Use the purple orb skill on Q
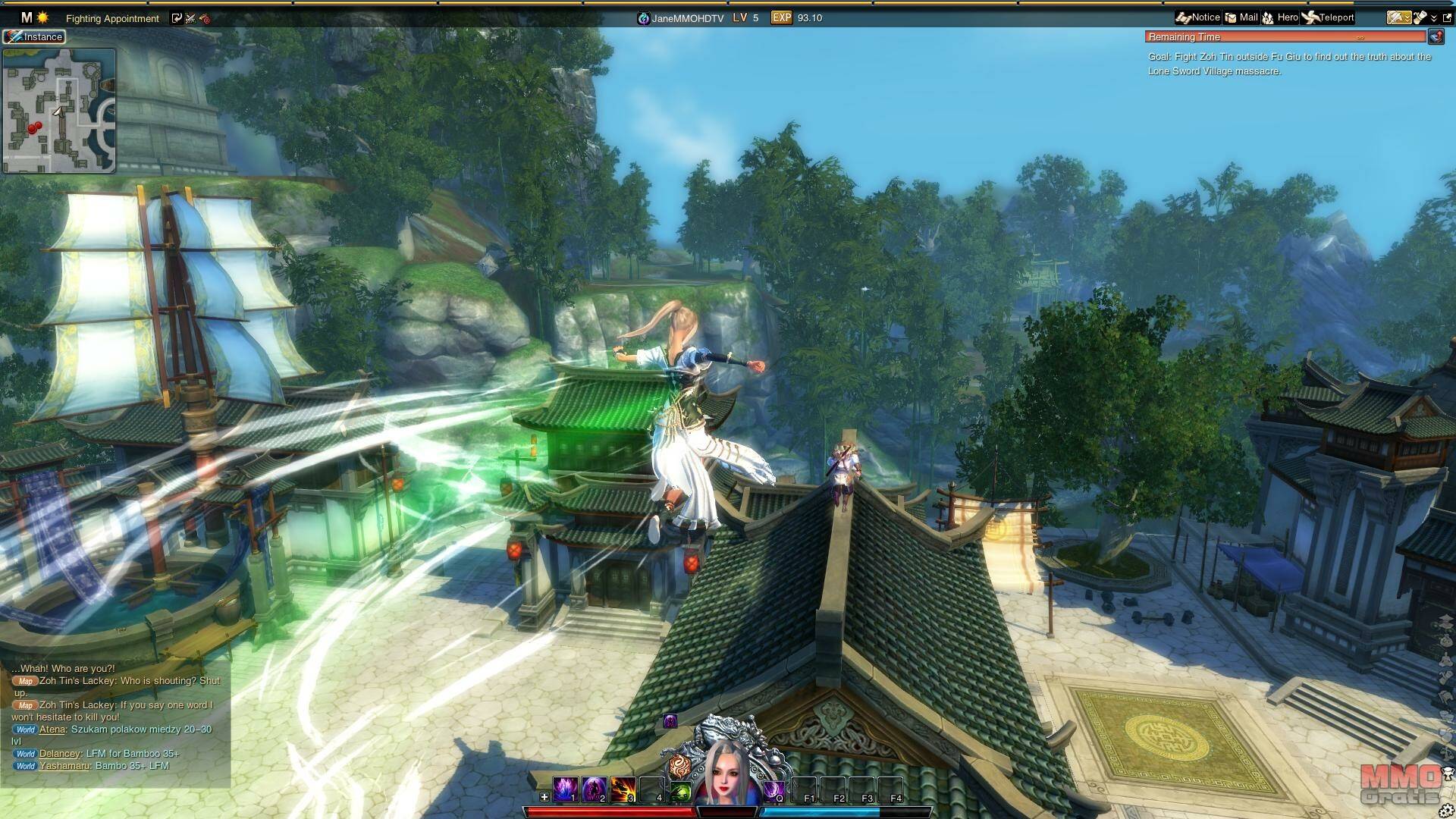1456x819 pixels. point(773,790)
